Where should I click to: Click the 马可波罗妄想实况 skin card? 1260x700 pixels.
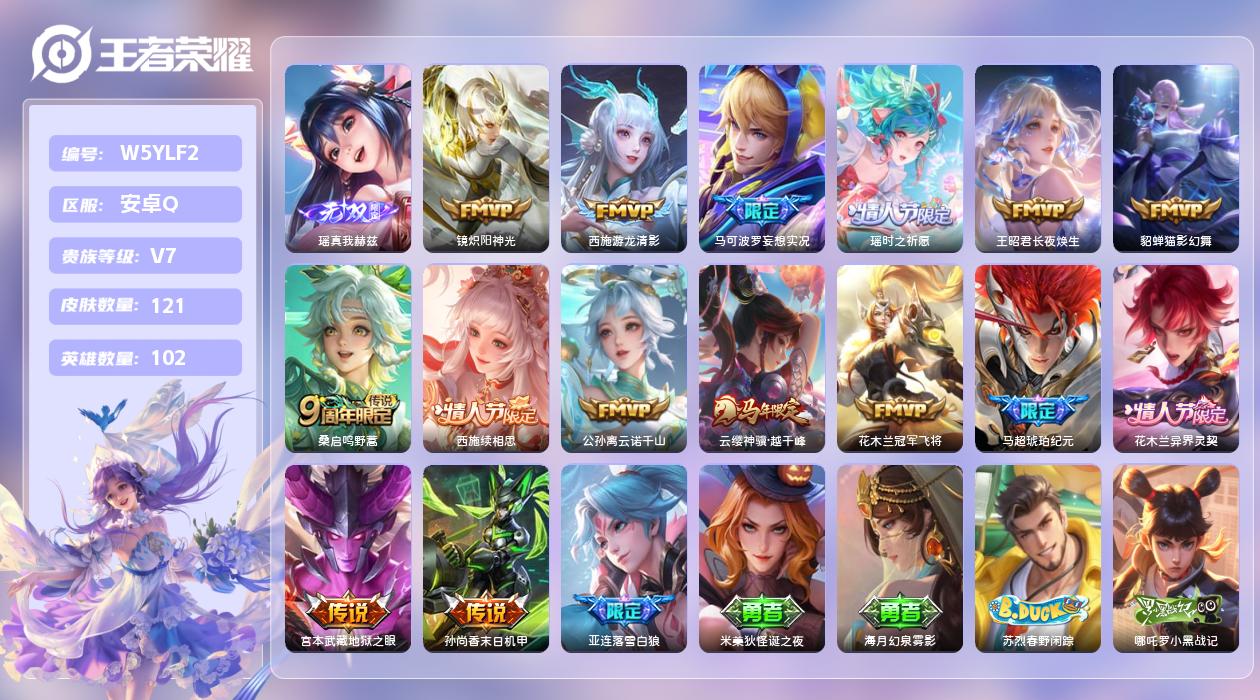point(762,158)
